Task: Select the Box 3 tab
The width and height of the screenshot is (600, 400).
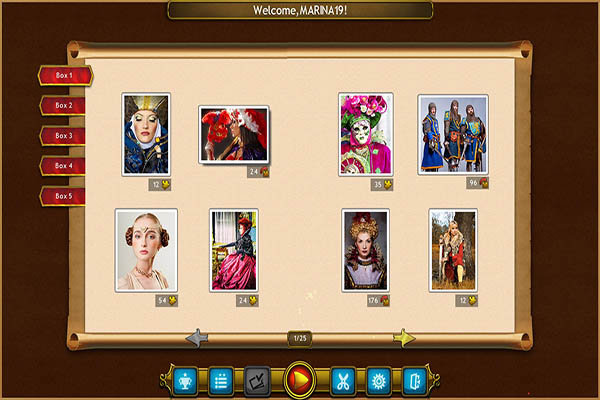Action: point(64,135)
